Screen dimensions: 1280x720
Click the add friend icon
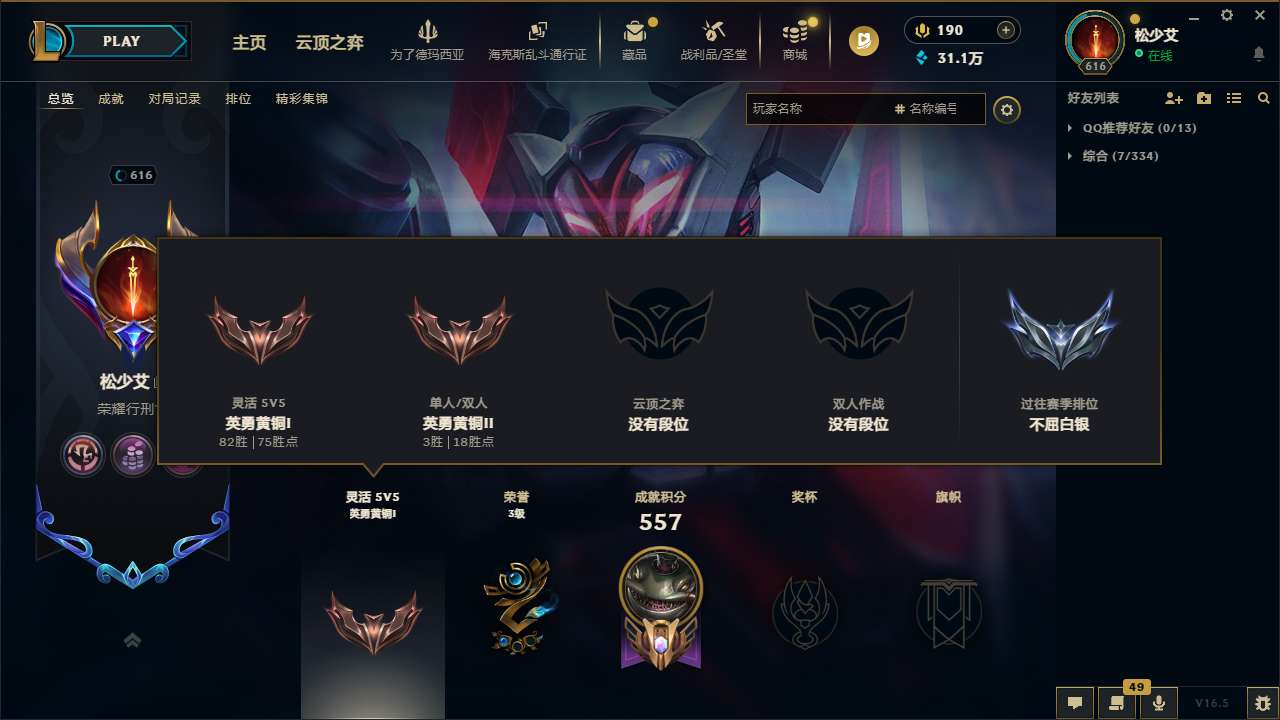tap(1173, 98)
